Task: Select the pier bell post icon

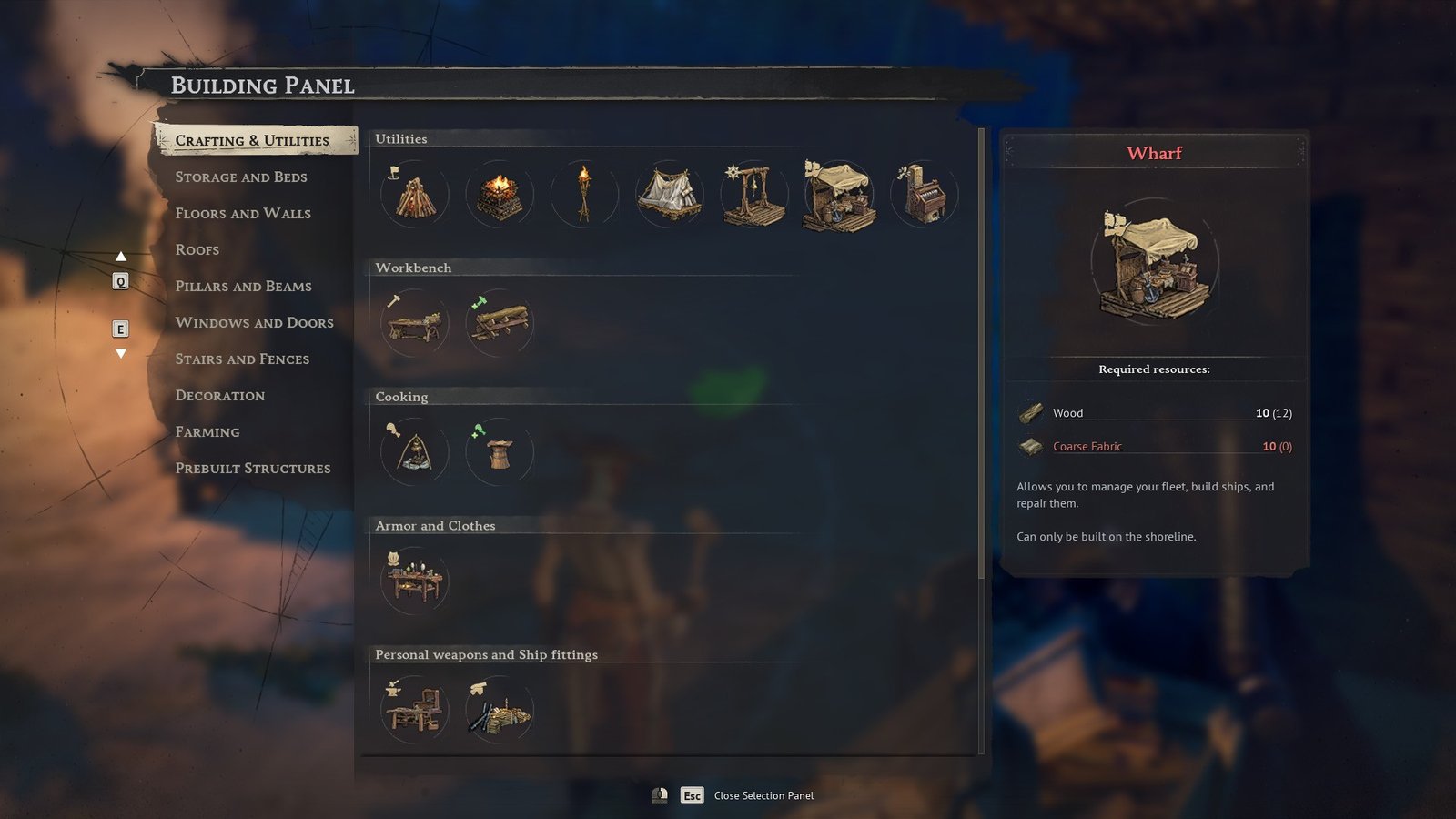Action: point(753,194)
